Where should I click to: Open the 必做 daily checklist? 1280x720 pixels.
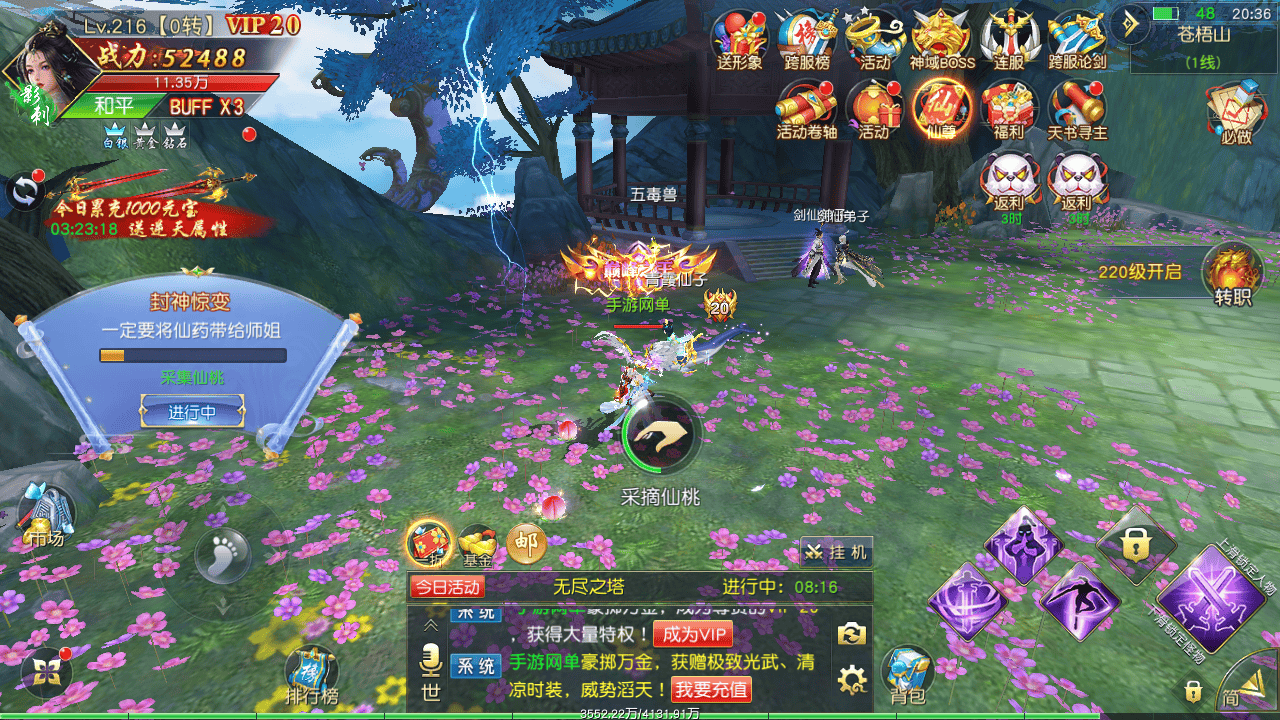click(x=1236, y=110)
